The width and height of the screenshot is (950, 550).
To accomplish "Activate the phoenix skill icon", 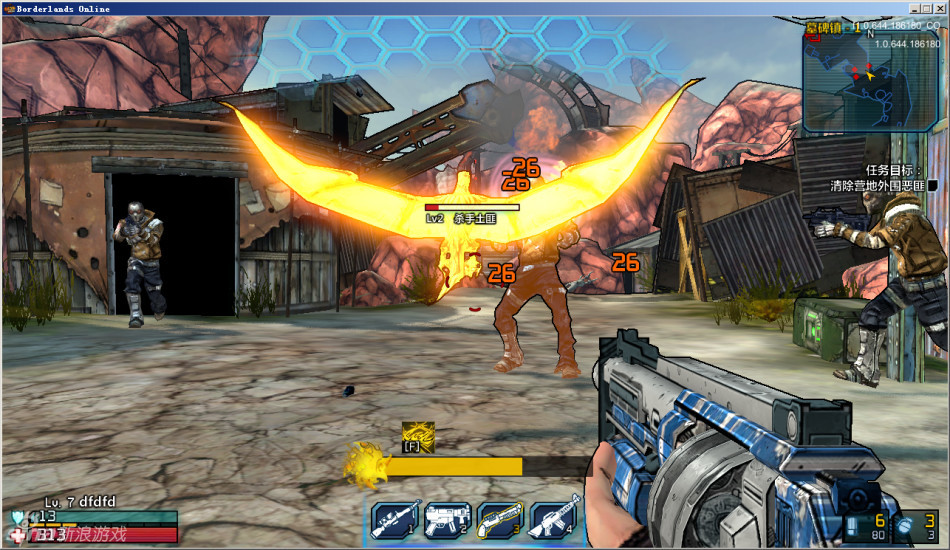I will point(418,435).
